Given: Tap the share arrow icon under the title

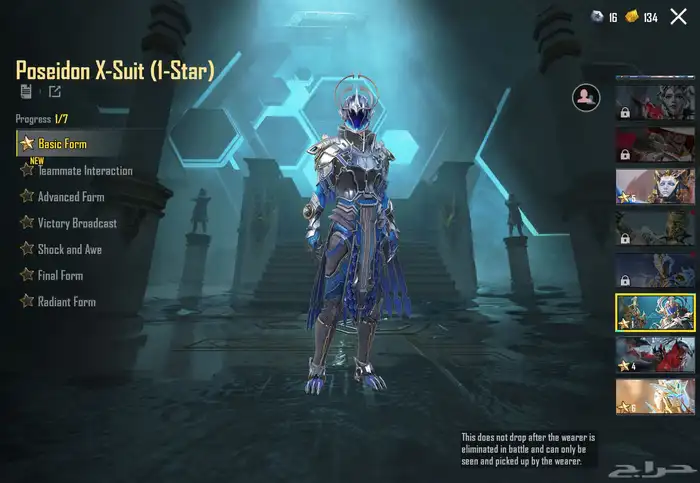Looking at the screenshot, I should [54, 92].
